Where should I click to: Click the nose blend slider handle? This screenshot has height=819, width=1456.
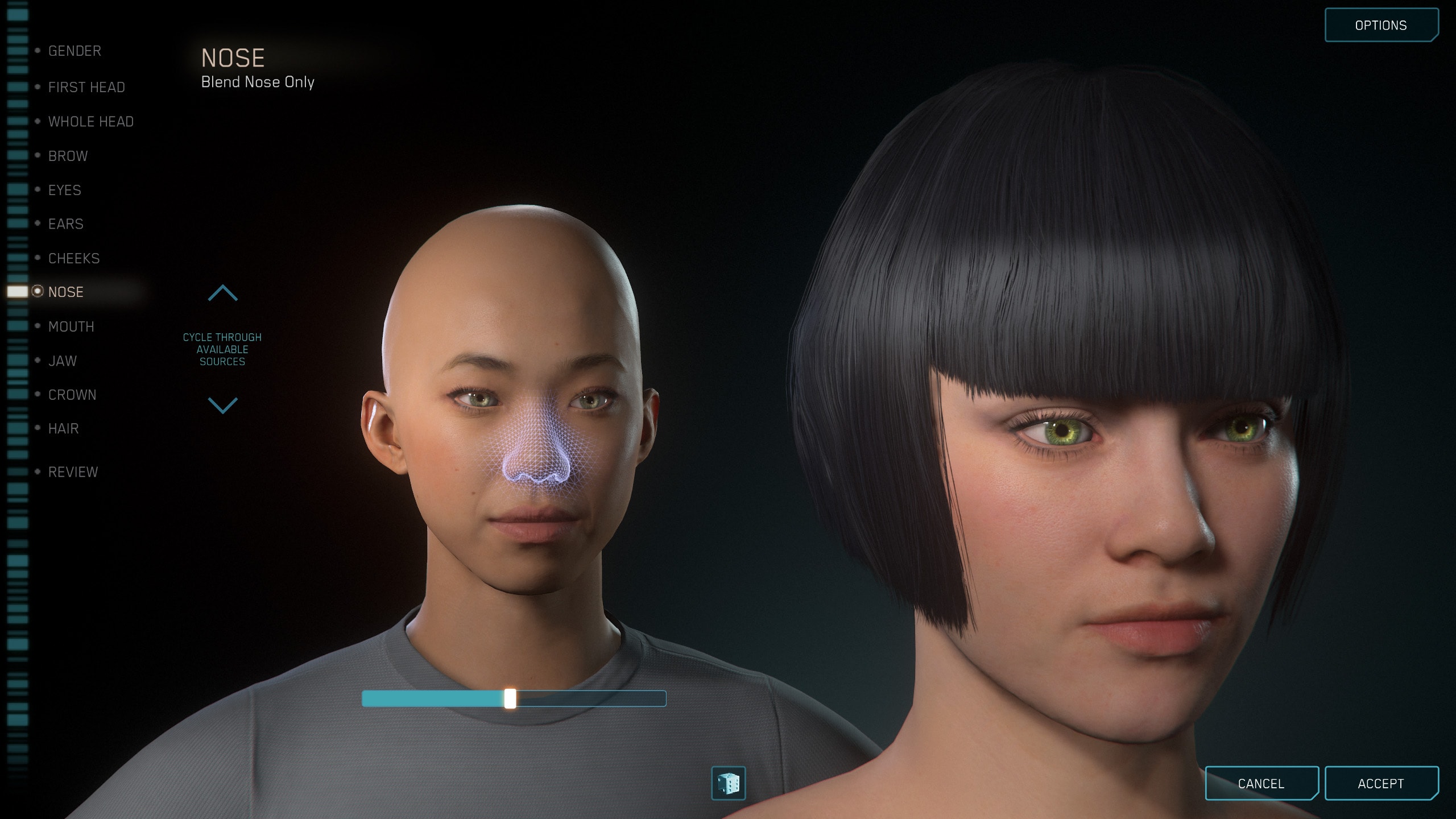510,698
